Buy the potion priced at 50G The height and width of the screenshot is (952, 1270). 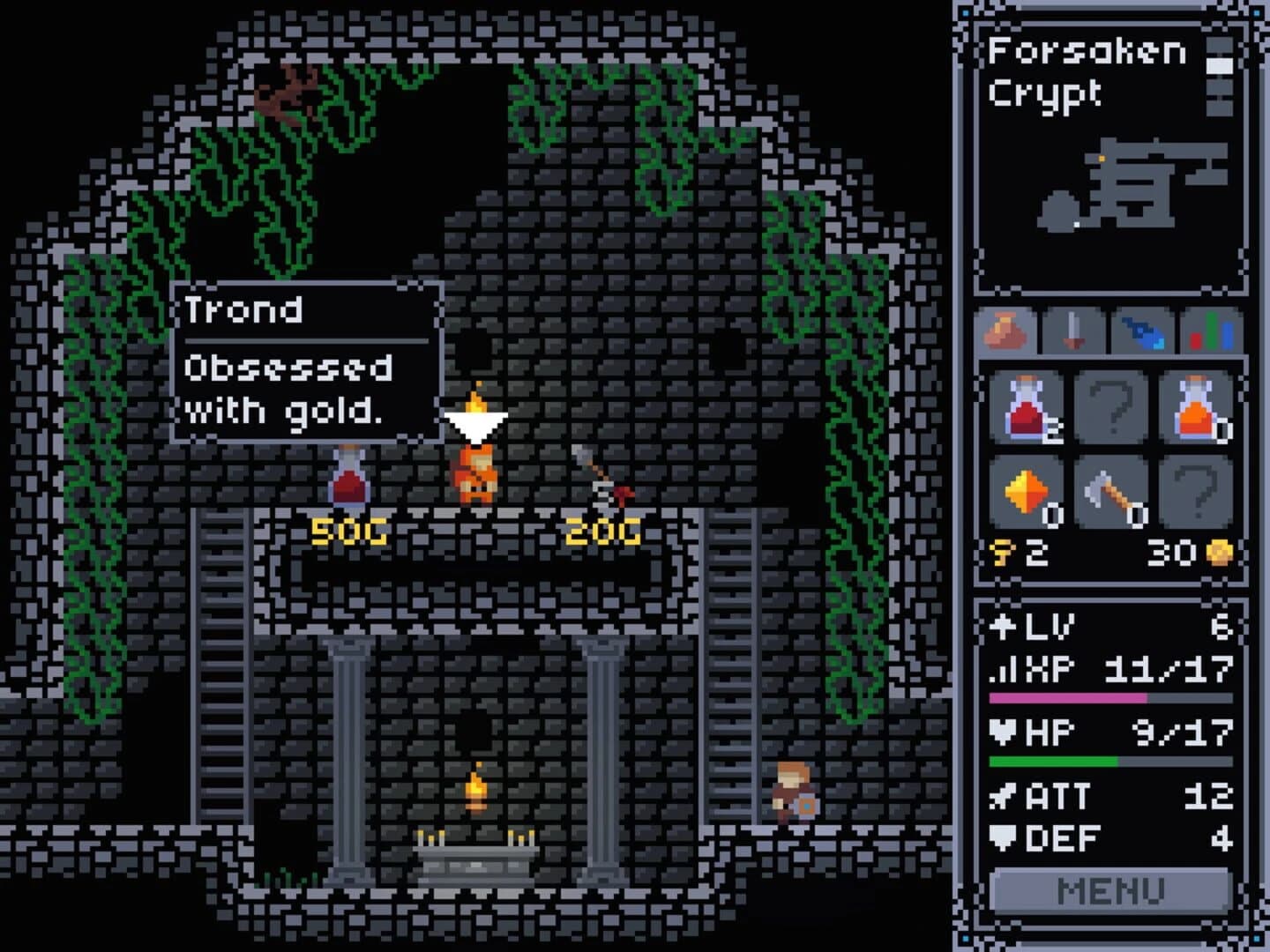(350, 480)
